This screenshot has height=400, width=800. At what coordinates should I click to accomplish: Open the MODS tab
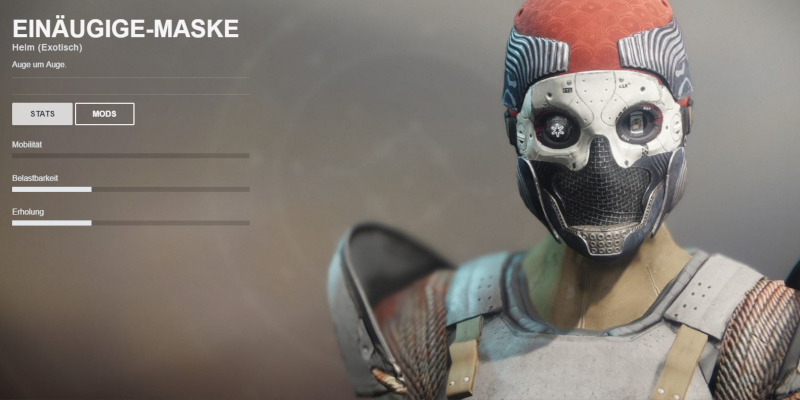point(104,114)
